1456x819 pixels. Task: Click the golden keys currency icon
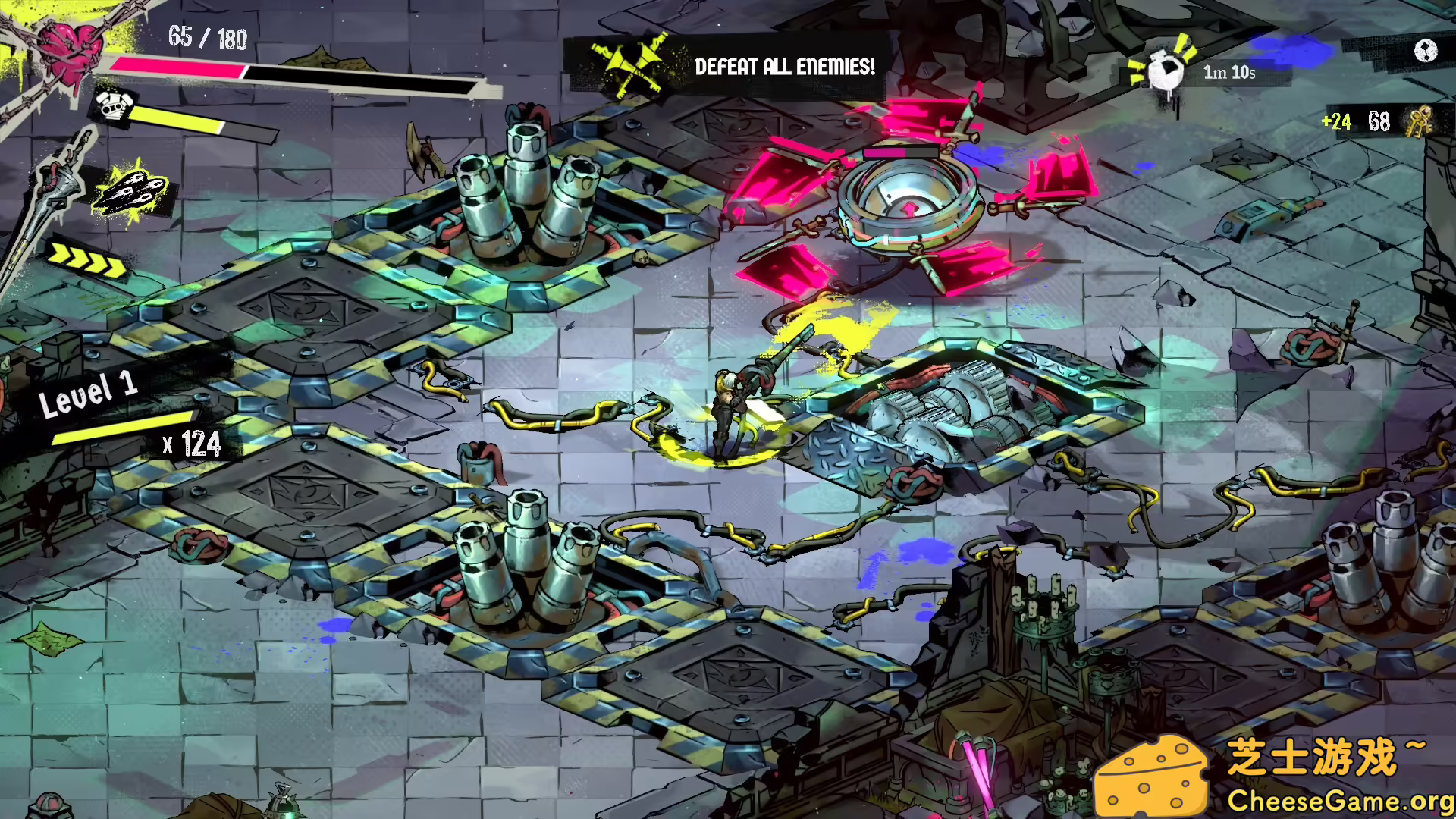pos(1420,121)
